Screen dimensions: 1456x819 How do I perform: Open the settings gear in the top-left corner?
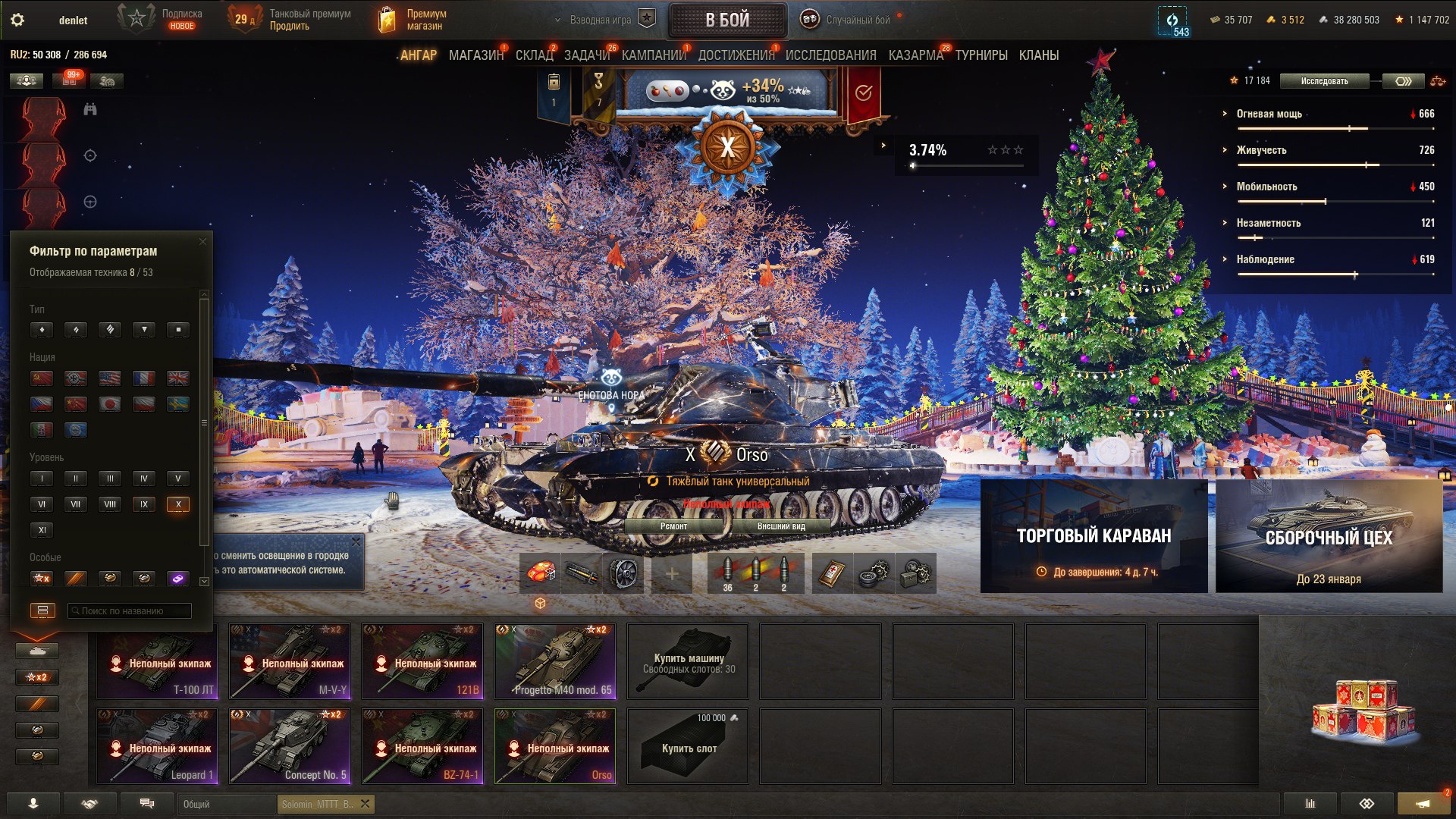point(18,20)
